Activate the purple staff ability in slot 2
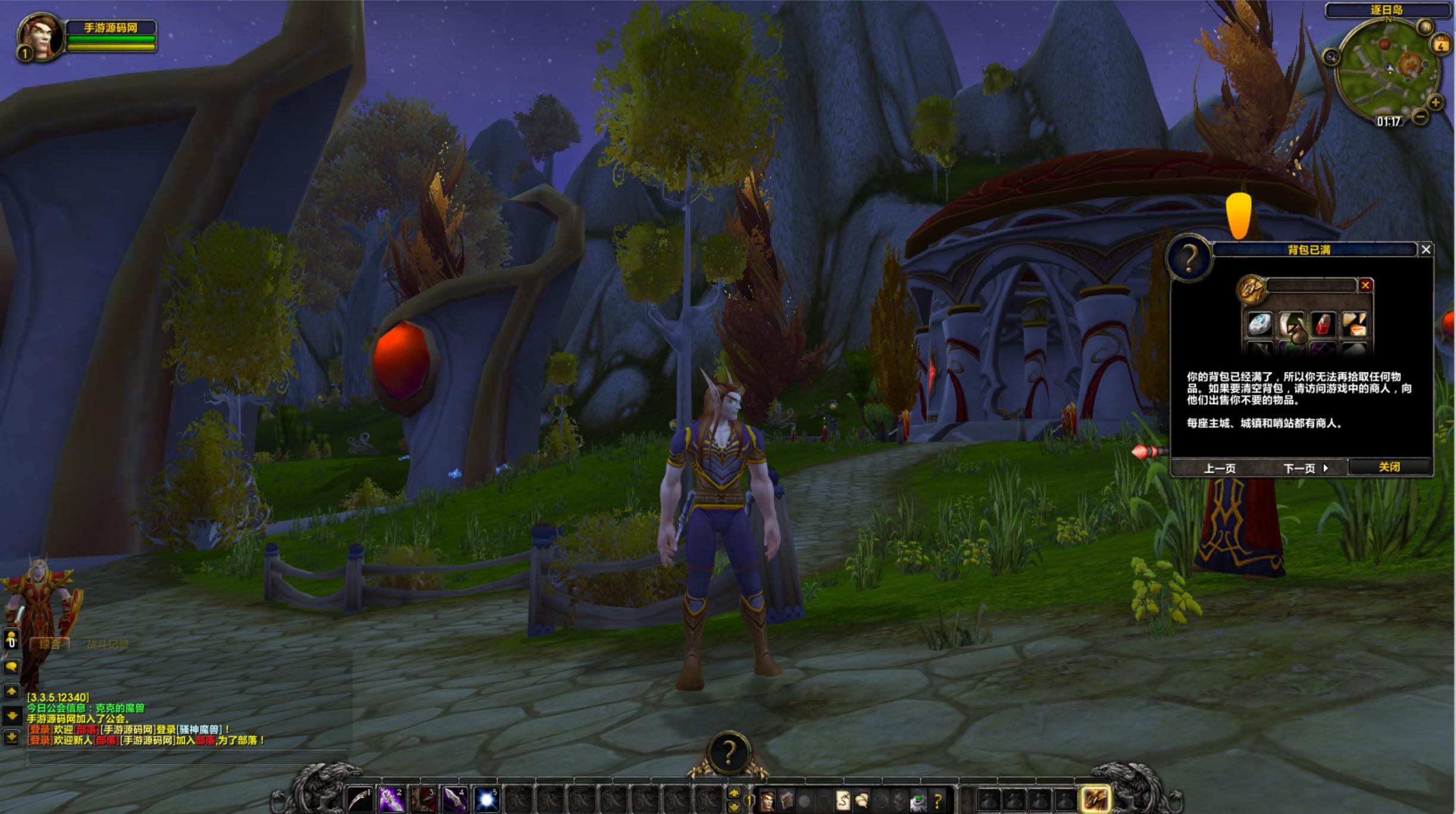 point(391,799)
